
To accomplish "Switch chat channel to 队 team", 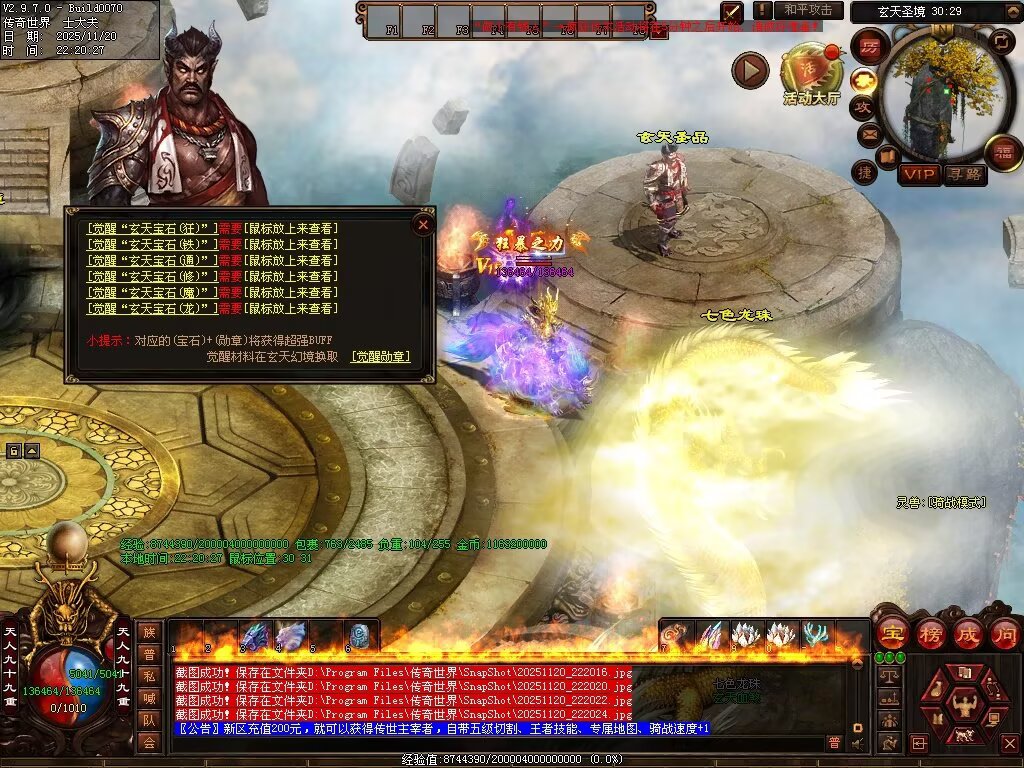I will (149, 719).
